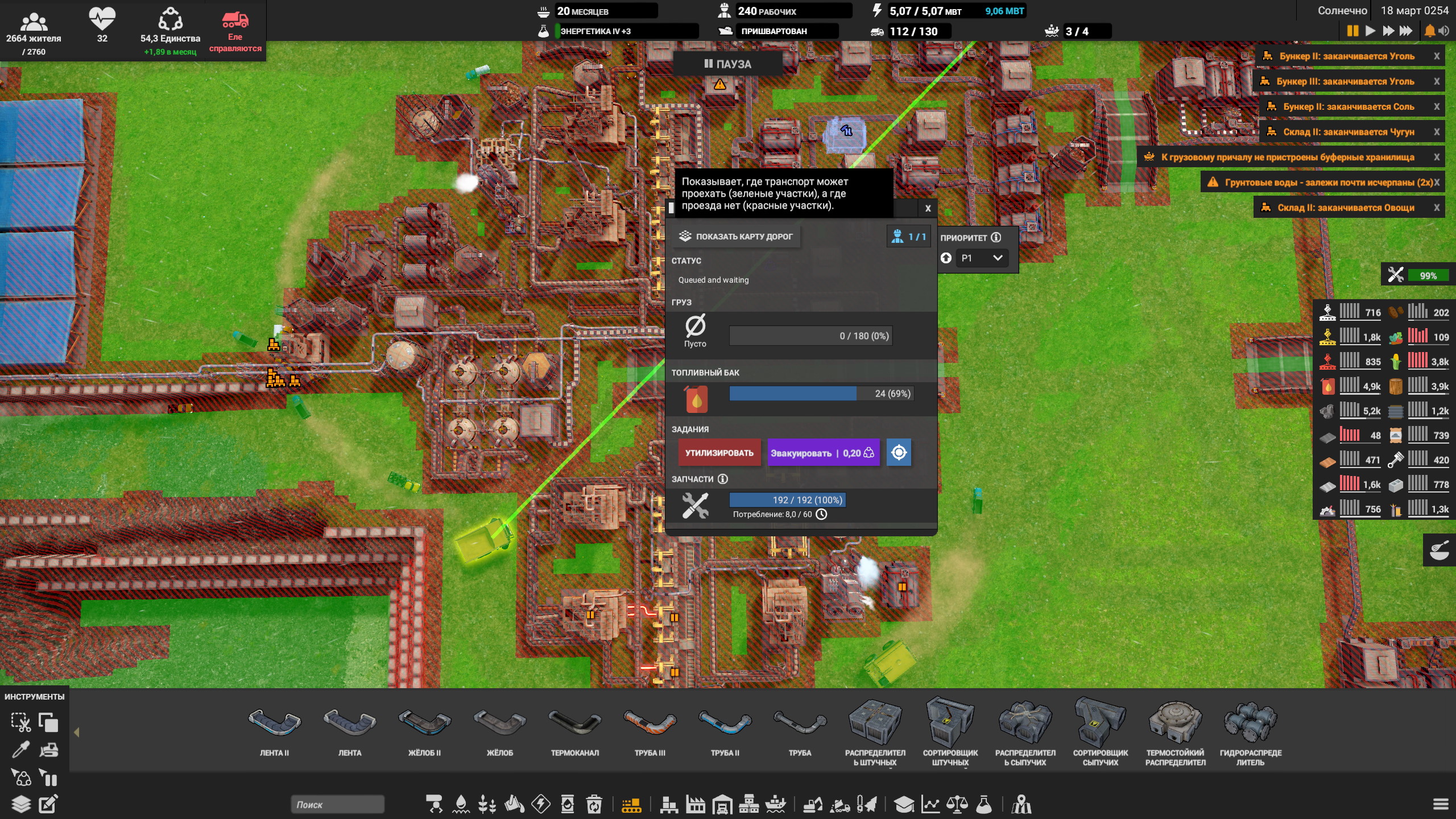
Task: Open the conveyor transport build category
Action: pos(632,805)
